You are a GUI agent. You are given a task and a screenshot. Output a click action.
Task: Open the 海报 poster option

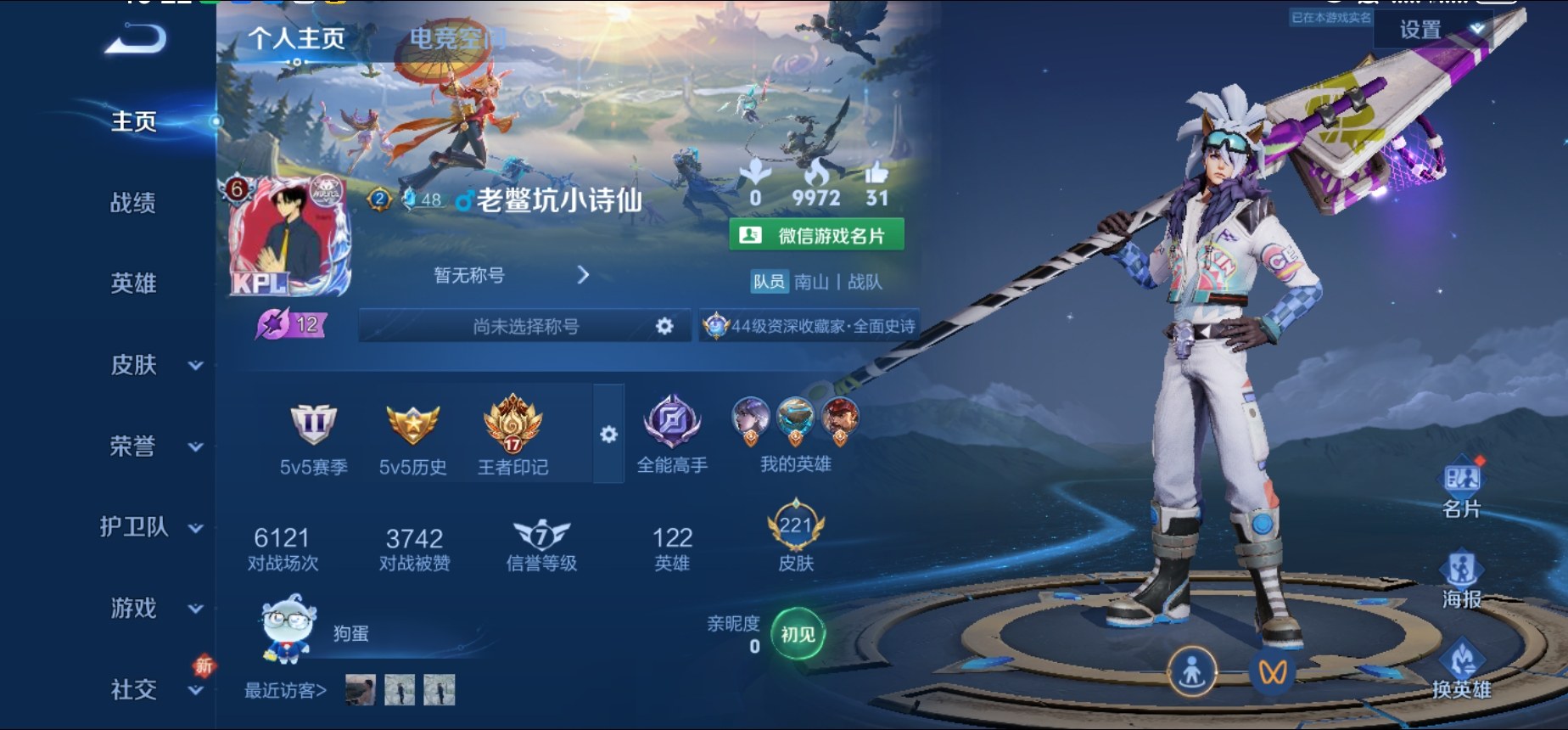click(x=1461, y=580)
